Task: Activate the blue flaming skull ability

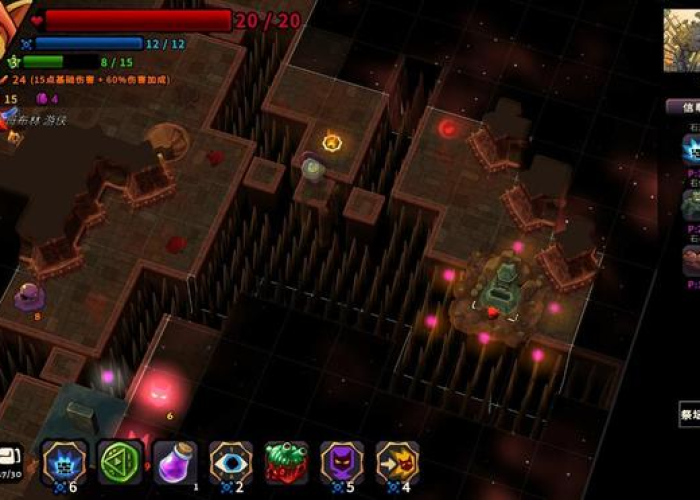Action: point(65,462)
